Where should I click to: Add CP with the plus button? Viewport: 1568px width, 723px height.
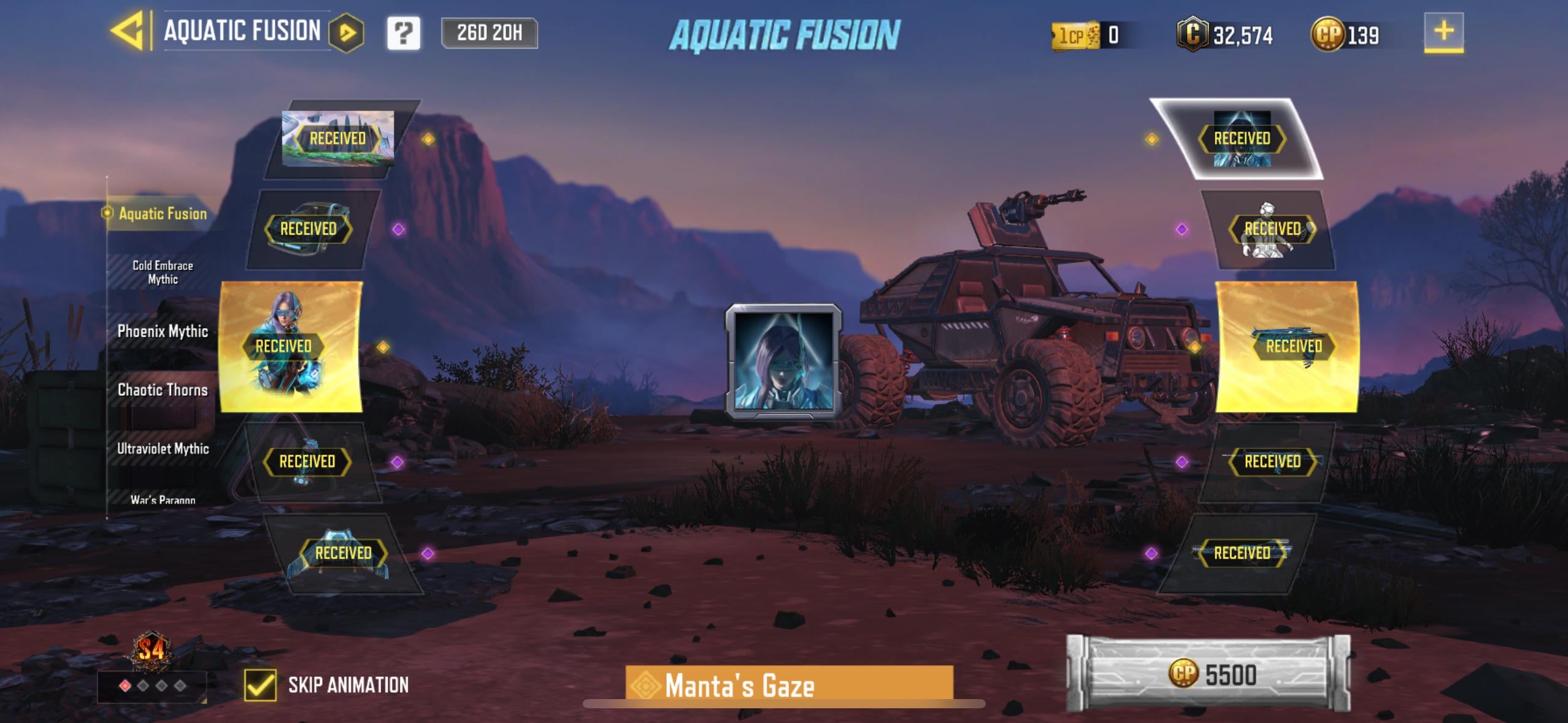coord(1443,32)
